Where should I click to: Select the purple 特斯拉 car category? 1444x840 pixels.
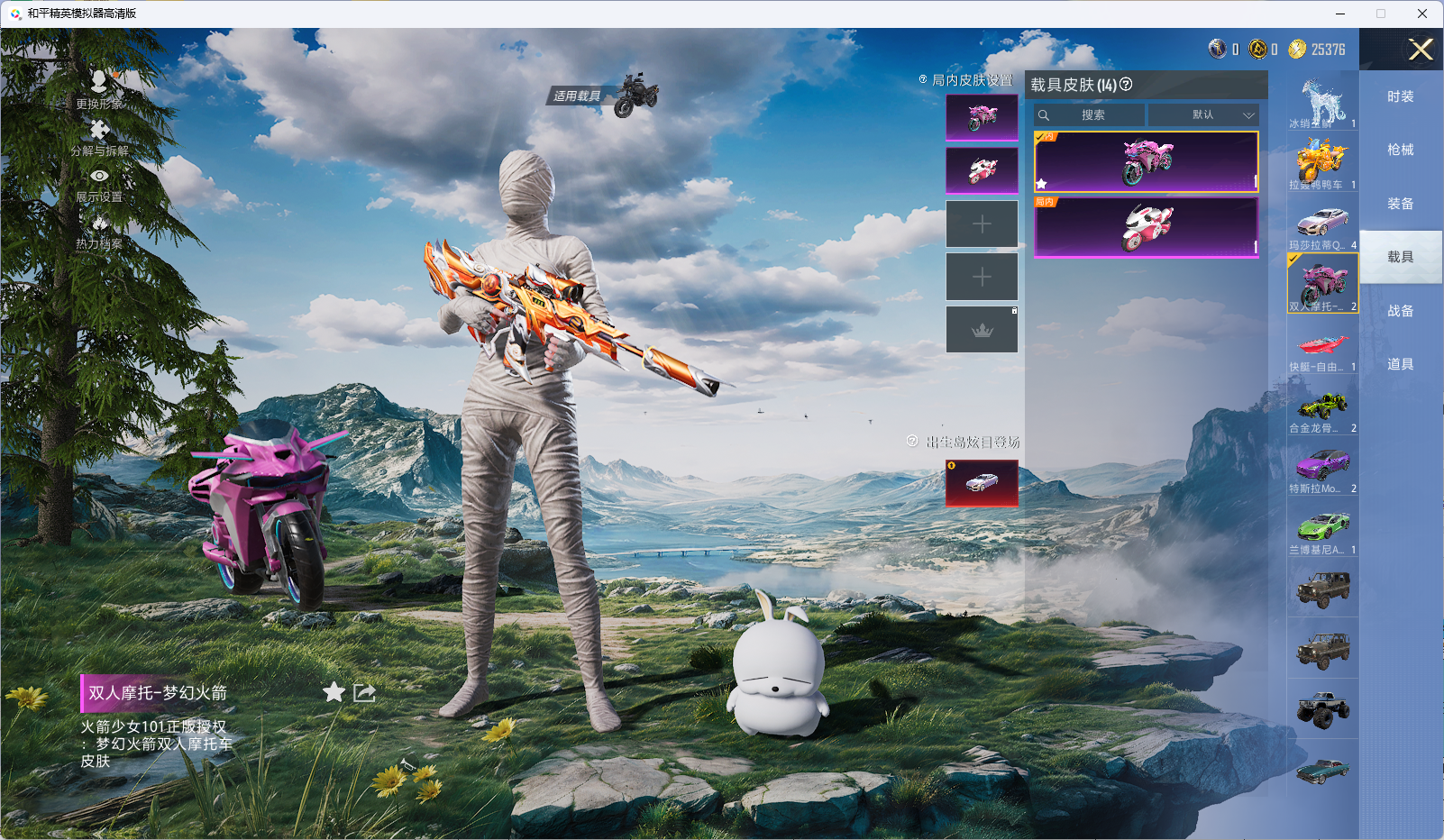[1322, 468]
